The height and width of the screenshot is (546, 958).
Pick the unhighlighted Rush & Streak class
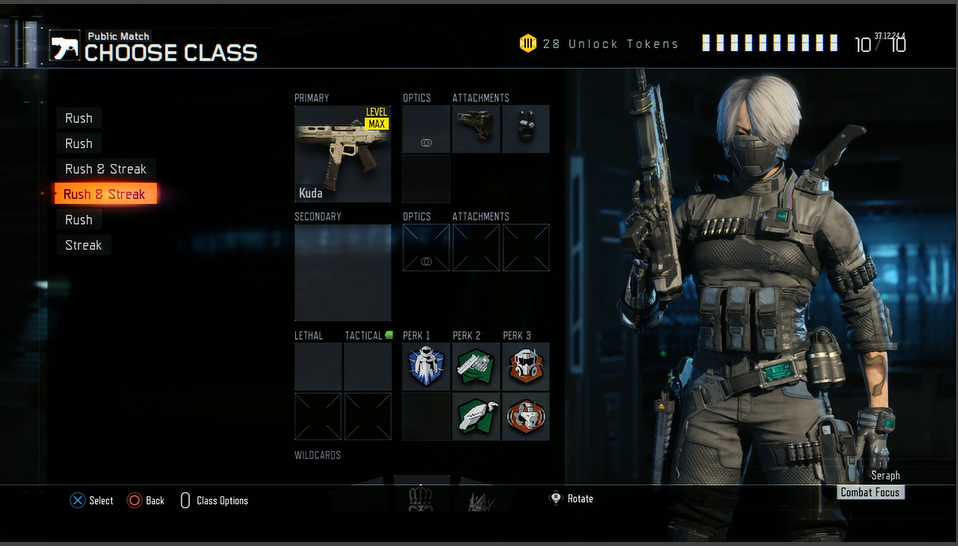coord(105,169)
